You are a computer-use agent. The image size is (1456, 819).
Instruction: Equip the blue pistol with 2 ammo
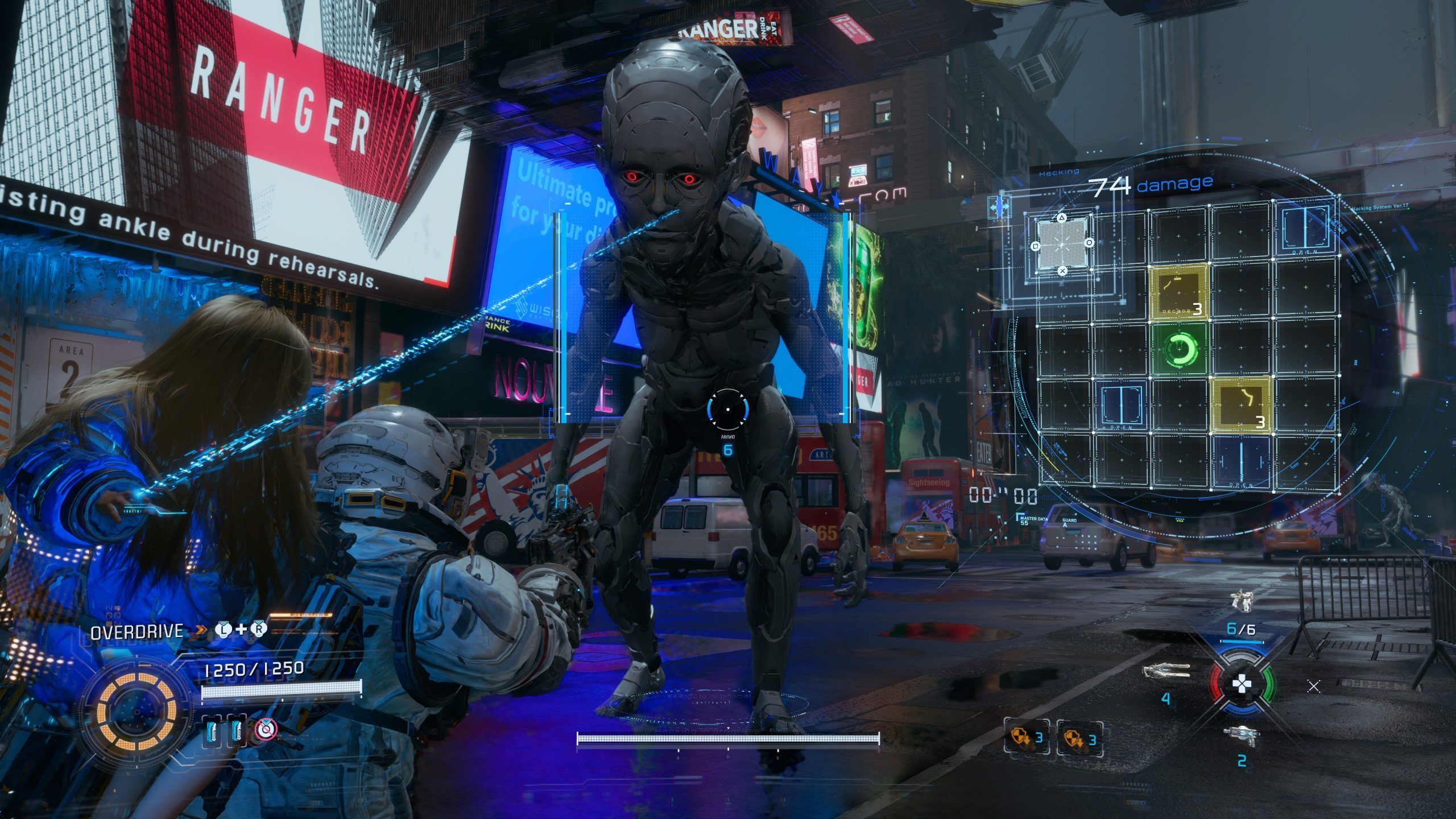tap(1241, 736)
